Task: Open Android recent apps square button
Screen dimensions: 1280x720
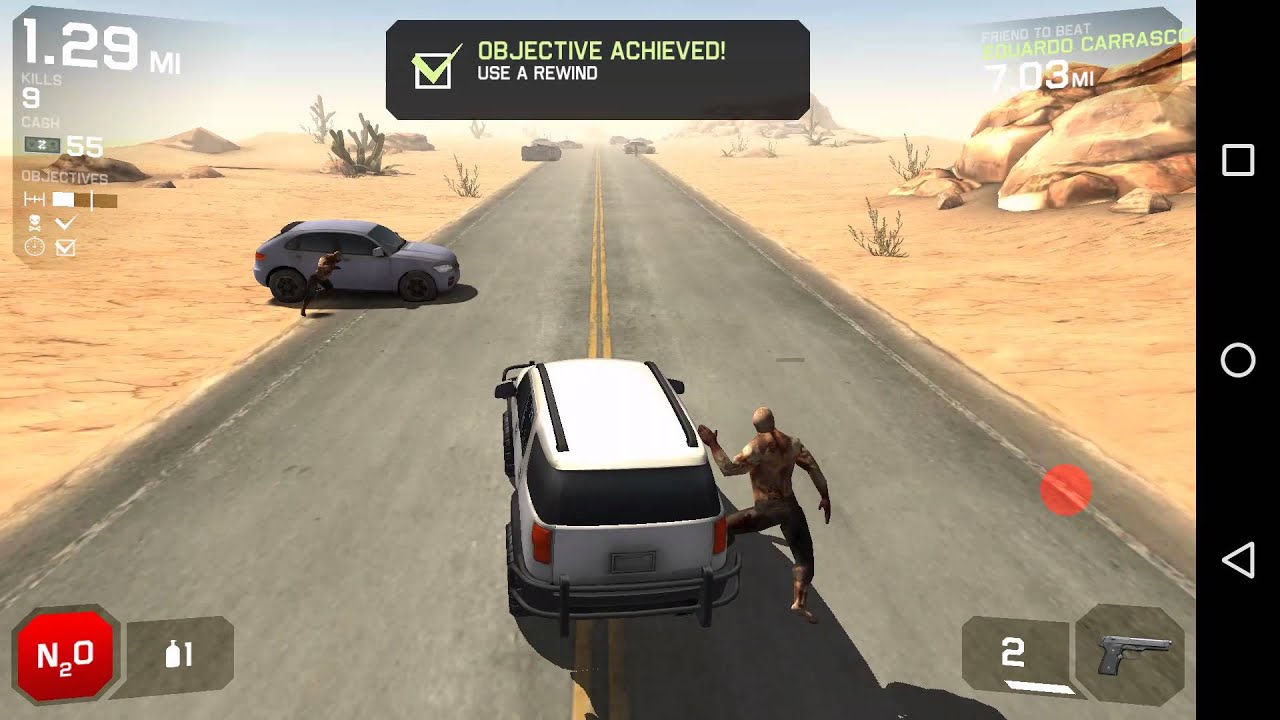Action: (1238, 160)
